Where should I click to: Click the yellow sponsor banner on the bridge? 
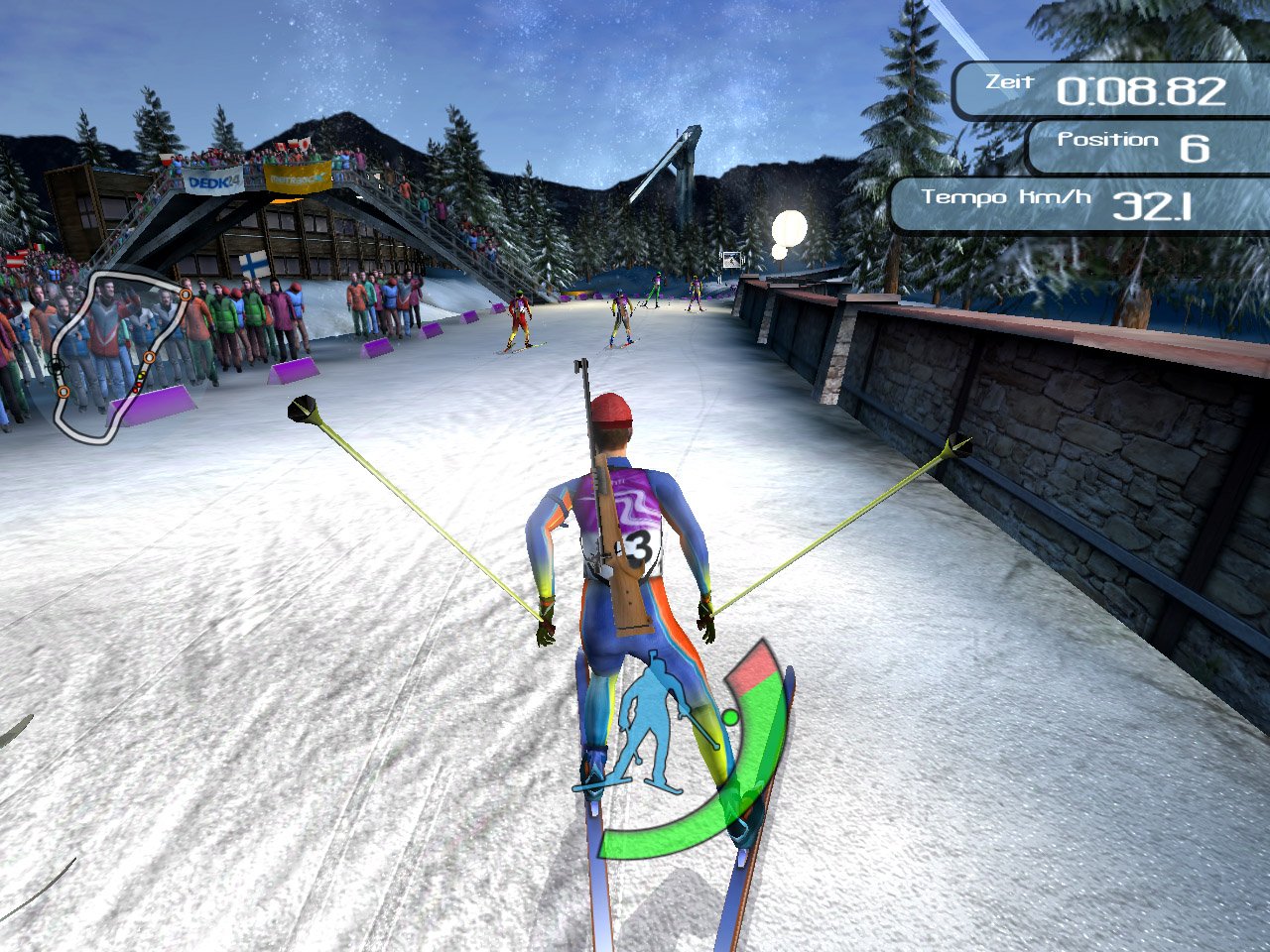coord(298,178)
